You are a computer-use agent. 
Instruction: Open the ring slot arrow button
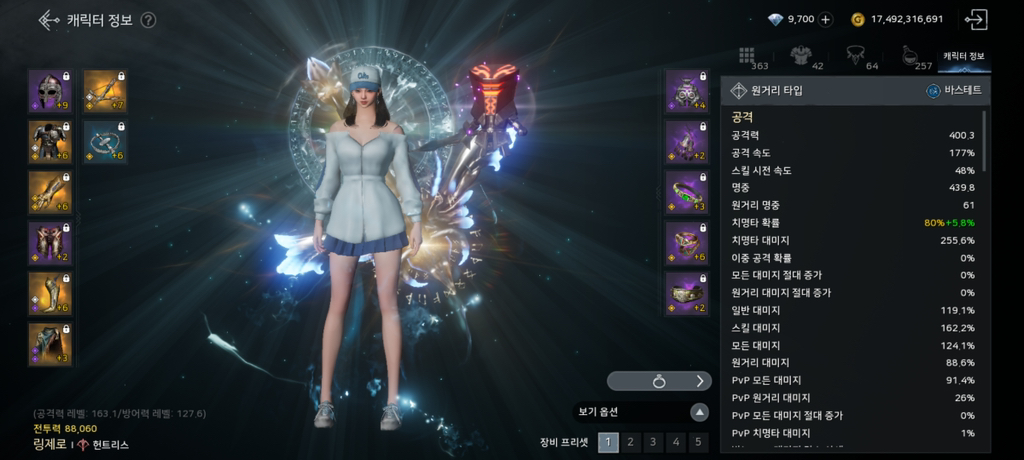coord(700,381)
